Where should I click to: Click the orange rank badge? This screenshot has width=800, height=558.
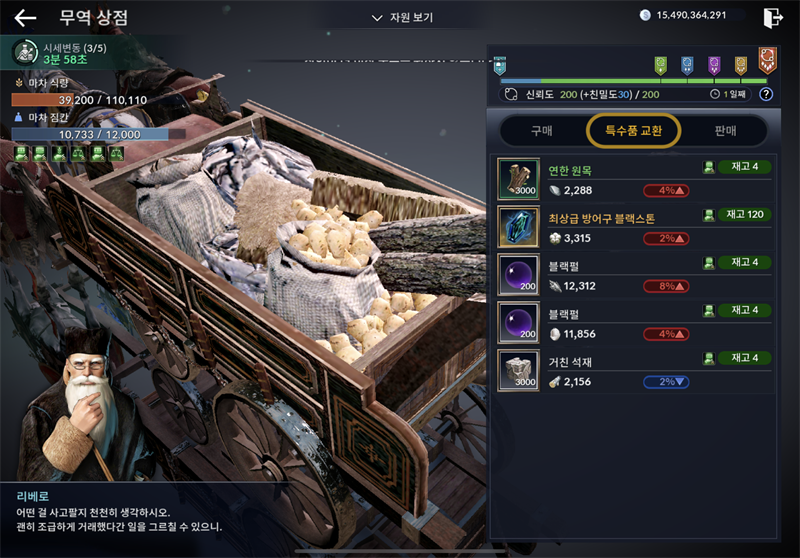[767, 60]
